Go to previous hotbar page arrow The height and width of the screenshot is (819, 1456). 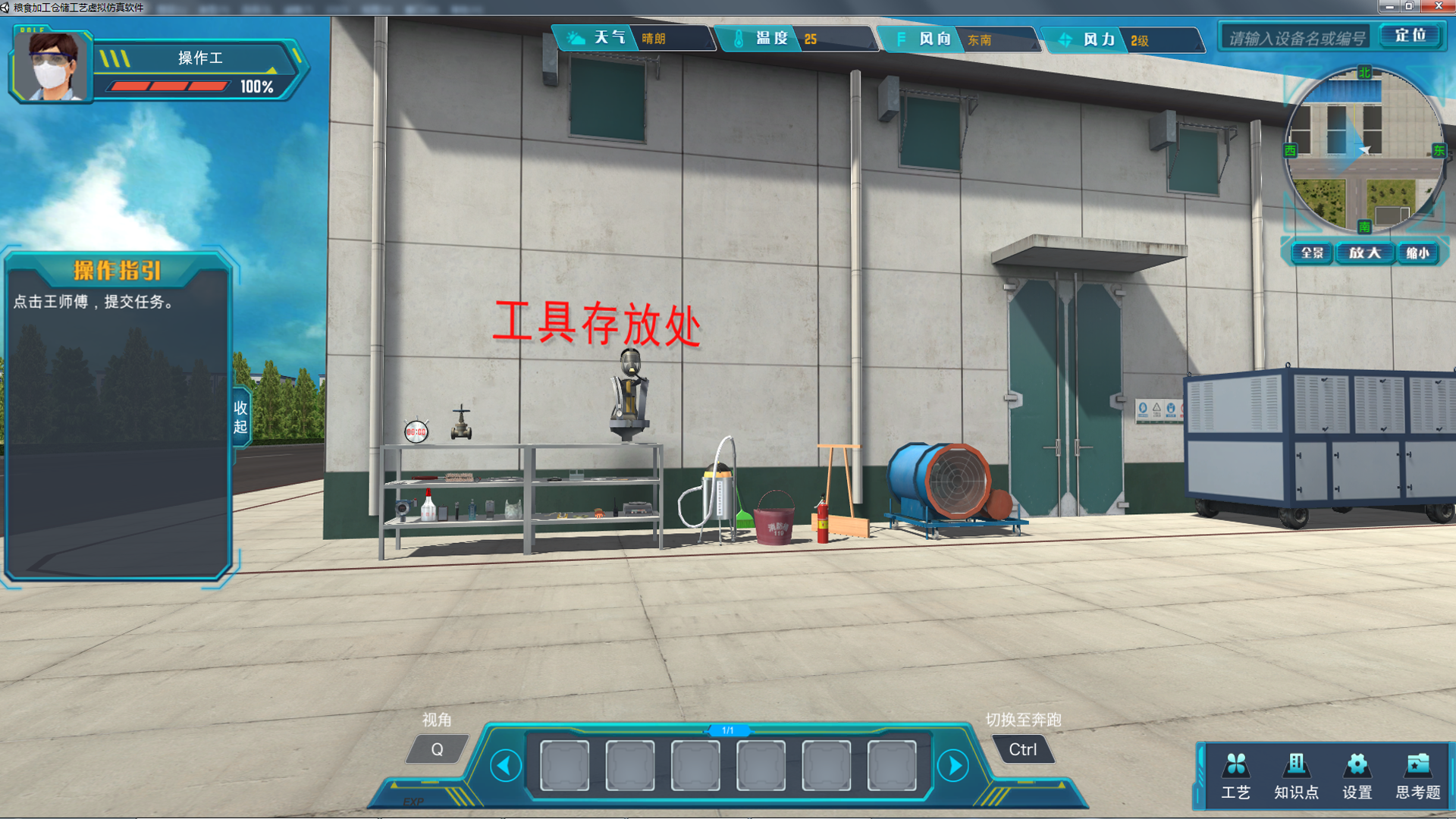506,765
